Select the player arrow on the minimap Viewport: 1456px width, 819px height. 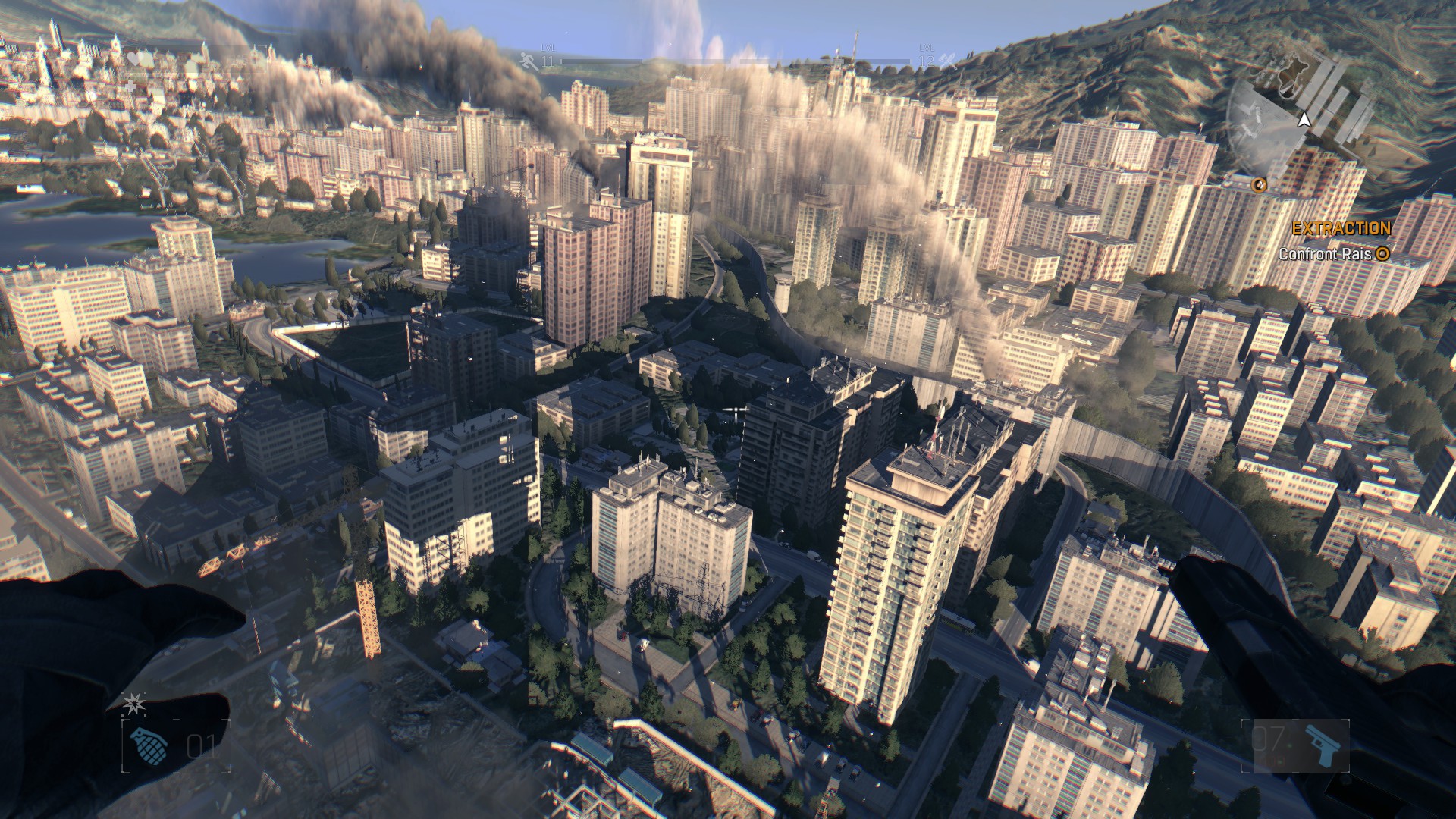(x=1304, y=121)
